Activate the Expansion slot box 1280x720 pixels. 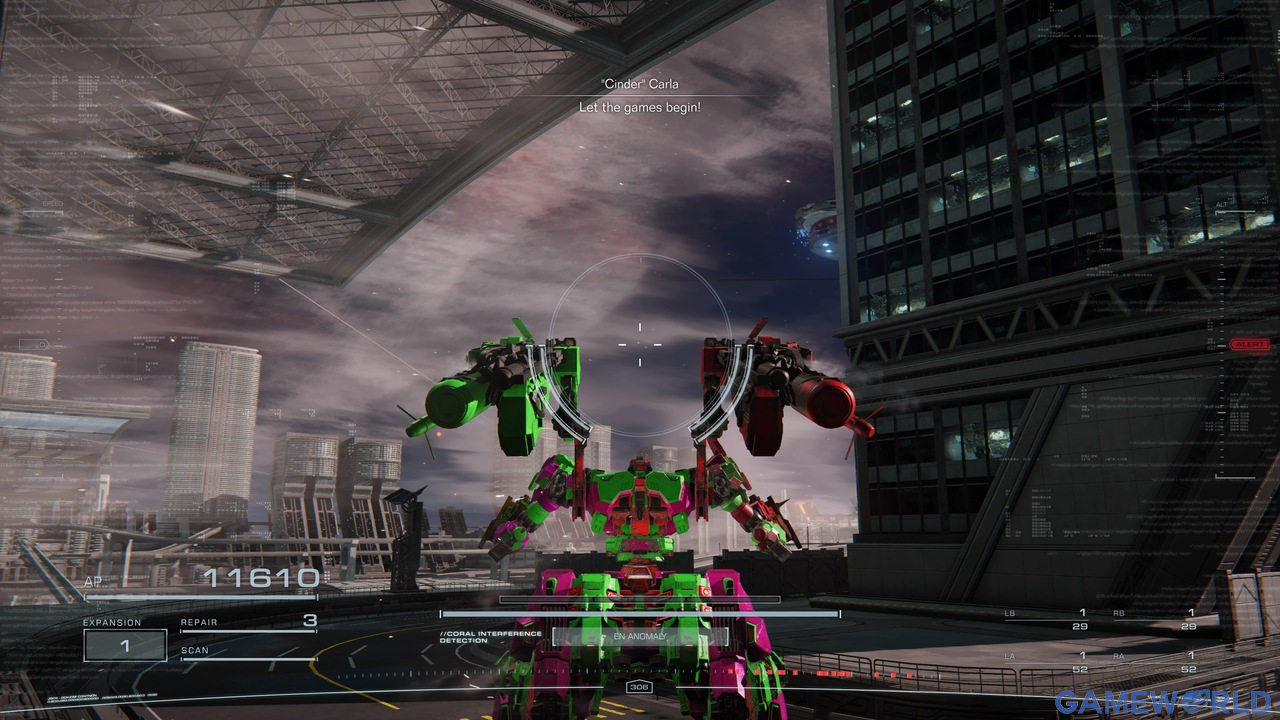[125, 645]
